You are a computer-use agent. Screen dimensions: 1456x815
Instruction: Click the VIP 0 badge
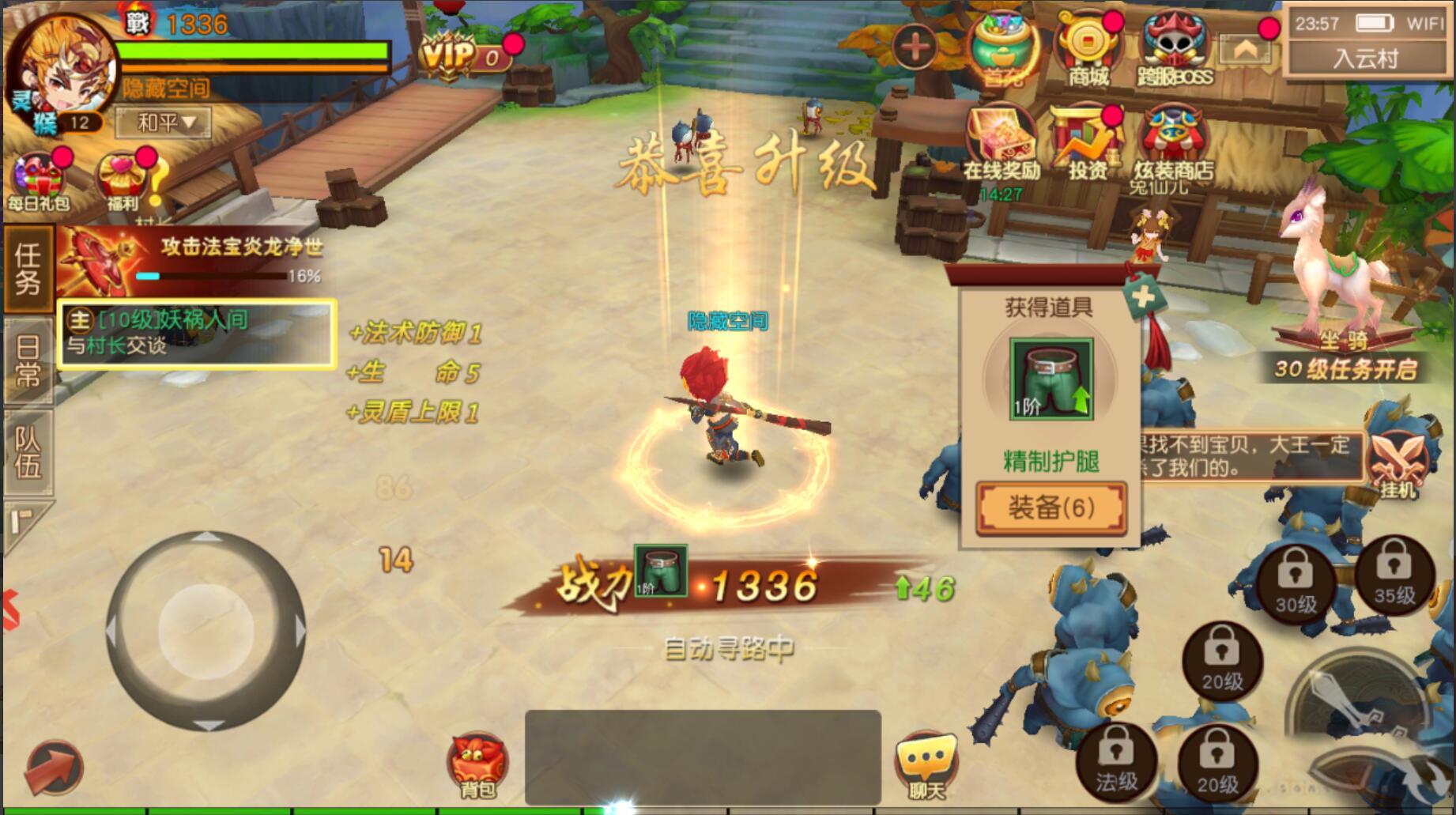tap(452, 56)
